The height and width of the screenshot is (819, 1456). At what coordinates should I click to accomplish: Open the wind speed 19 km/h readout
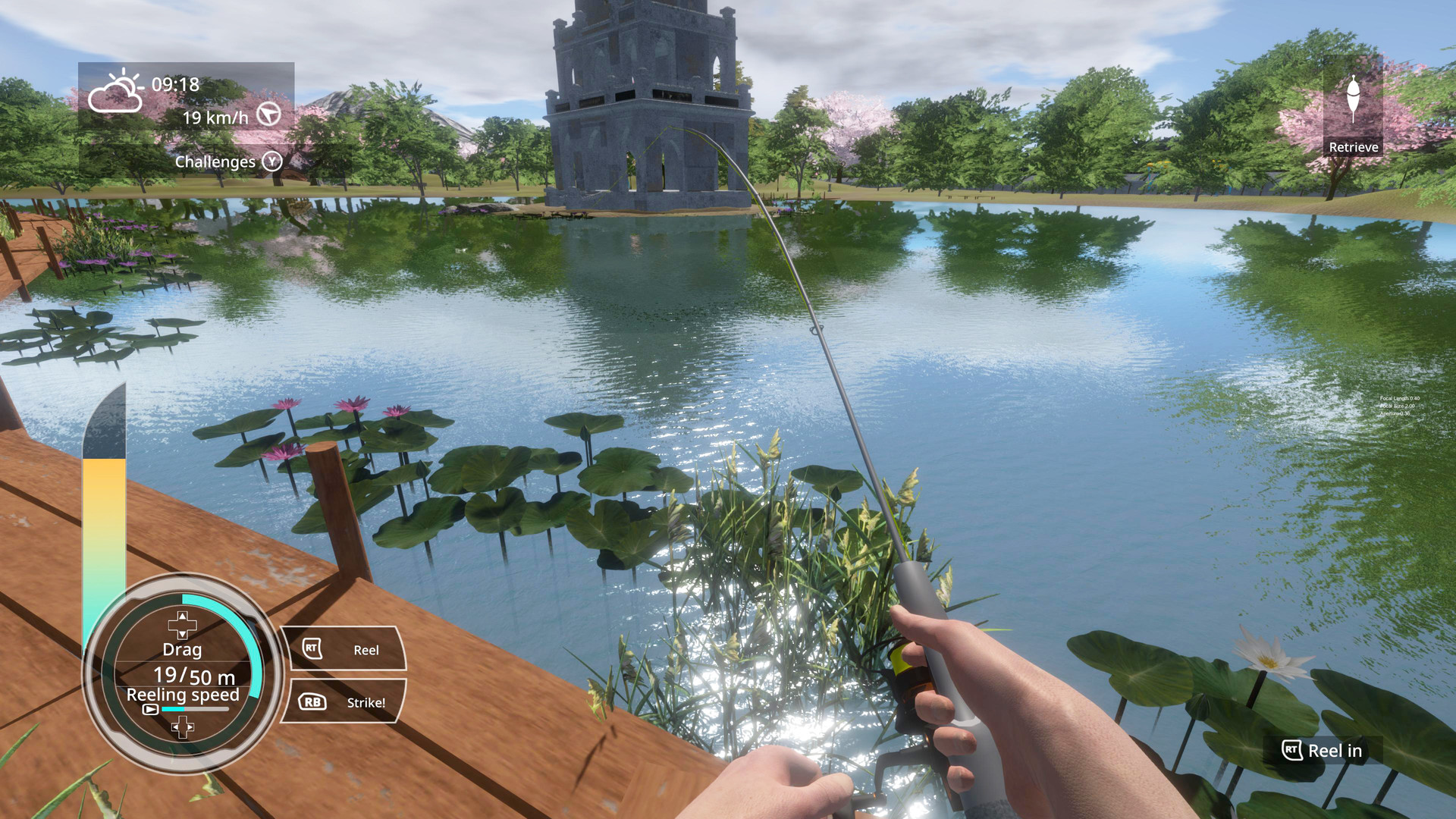pos(215,118)
